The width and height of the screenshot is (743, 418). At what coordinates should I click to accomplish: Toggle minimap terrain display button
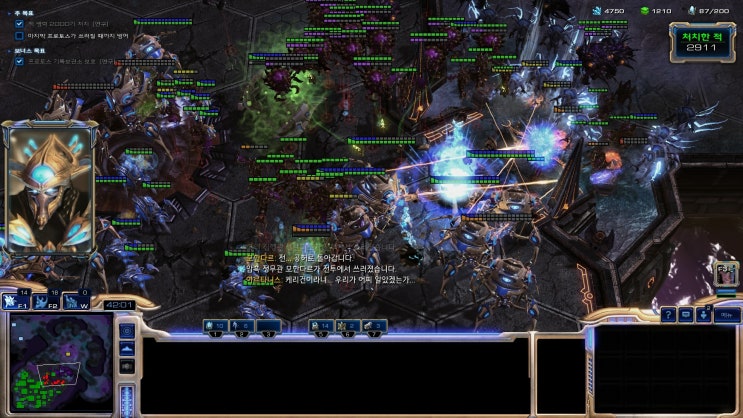[x=127, y=349]
